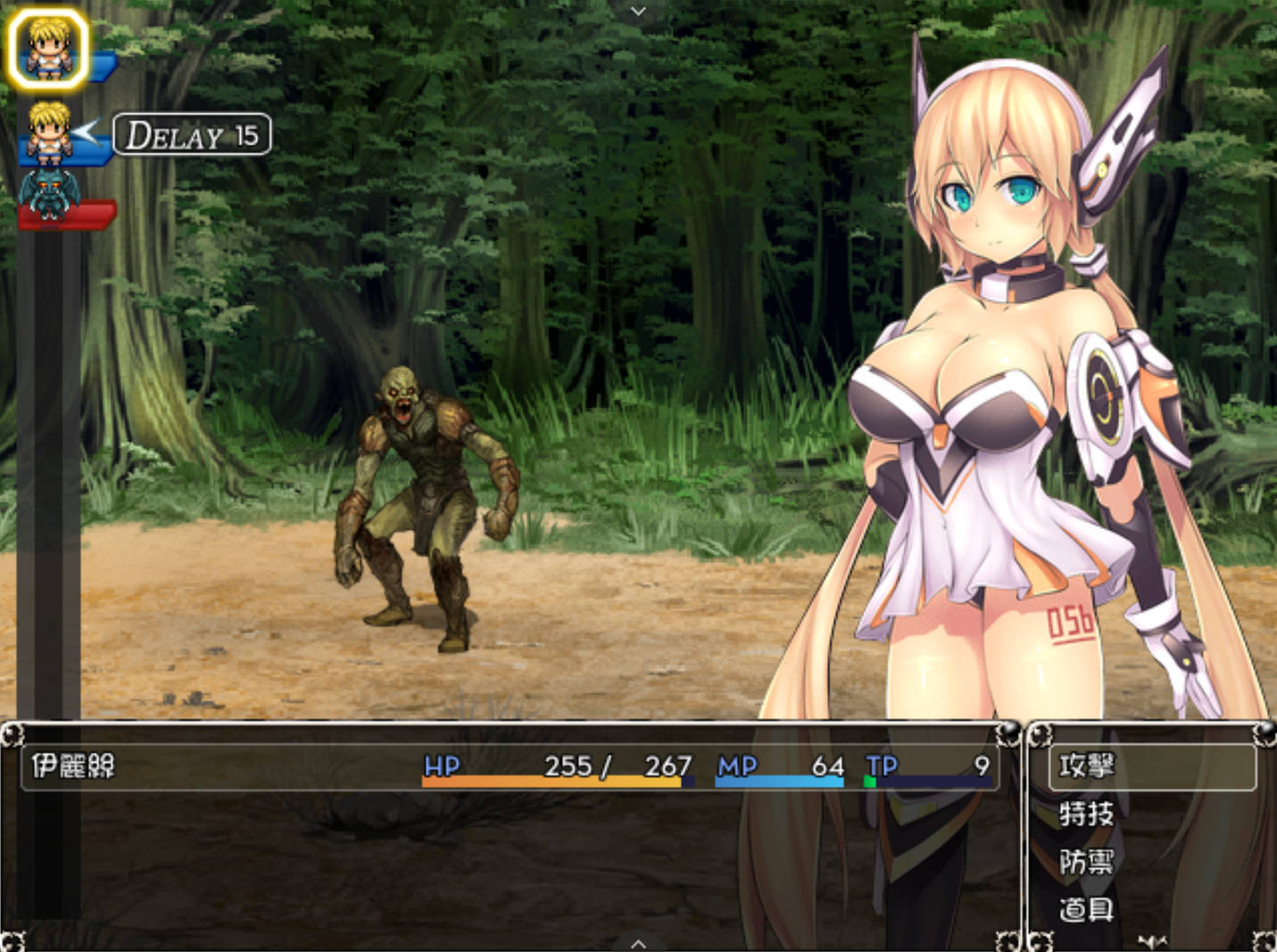1277x952 pixels.
Task: Select the zombie enemy turn order icon
Action: coord(50,195)
